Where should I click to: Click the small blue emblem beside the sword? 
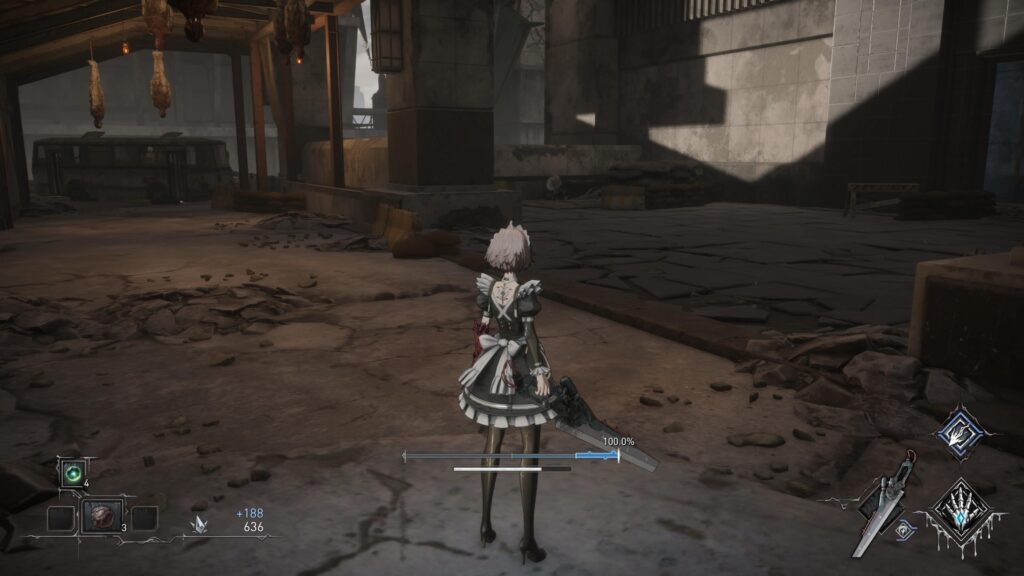tap(906, 531)
